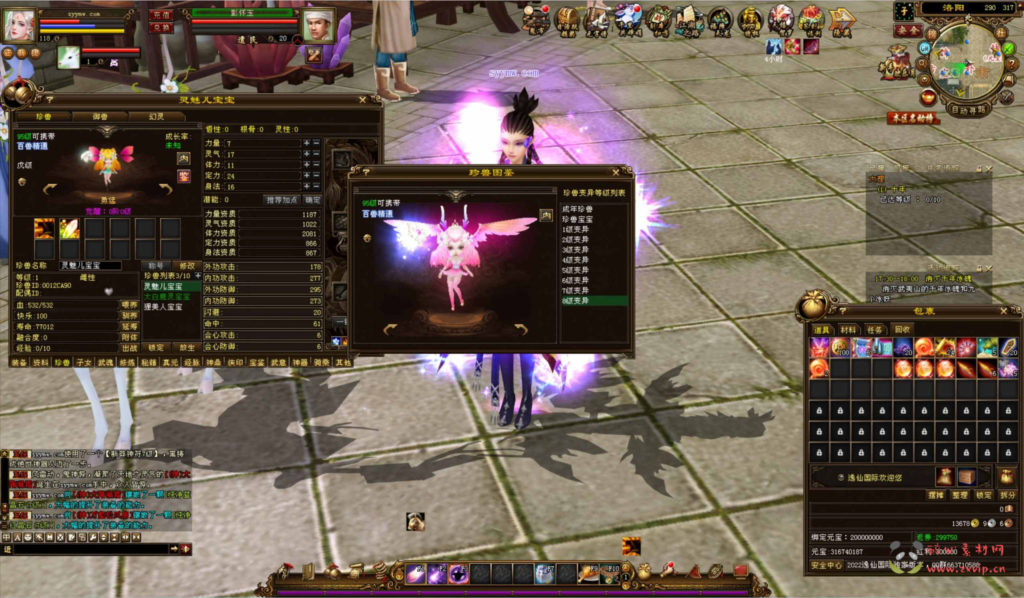Click the 修改 rename button

[186, 266]
